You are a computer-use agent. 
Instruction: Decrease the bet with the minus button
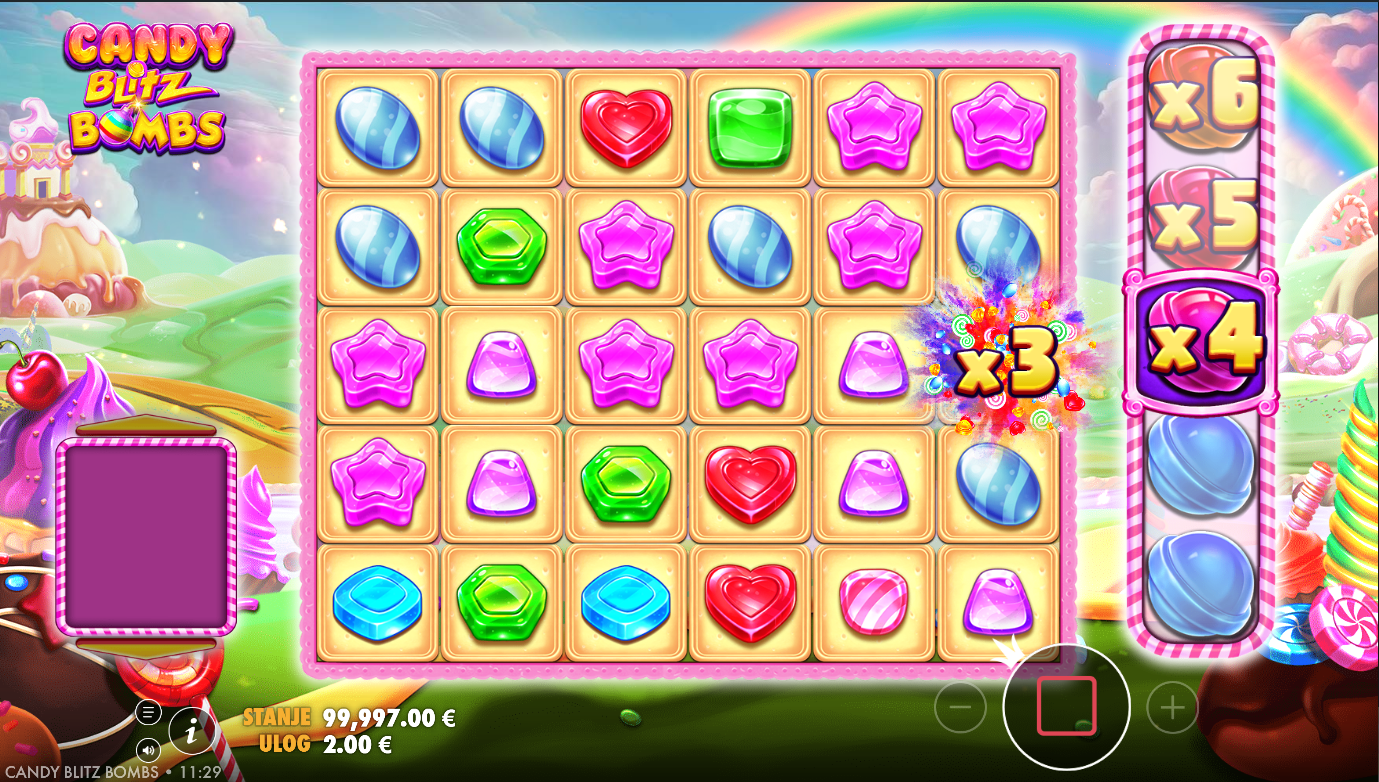960,709
